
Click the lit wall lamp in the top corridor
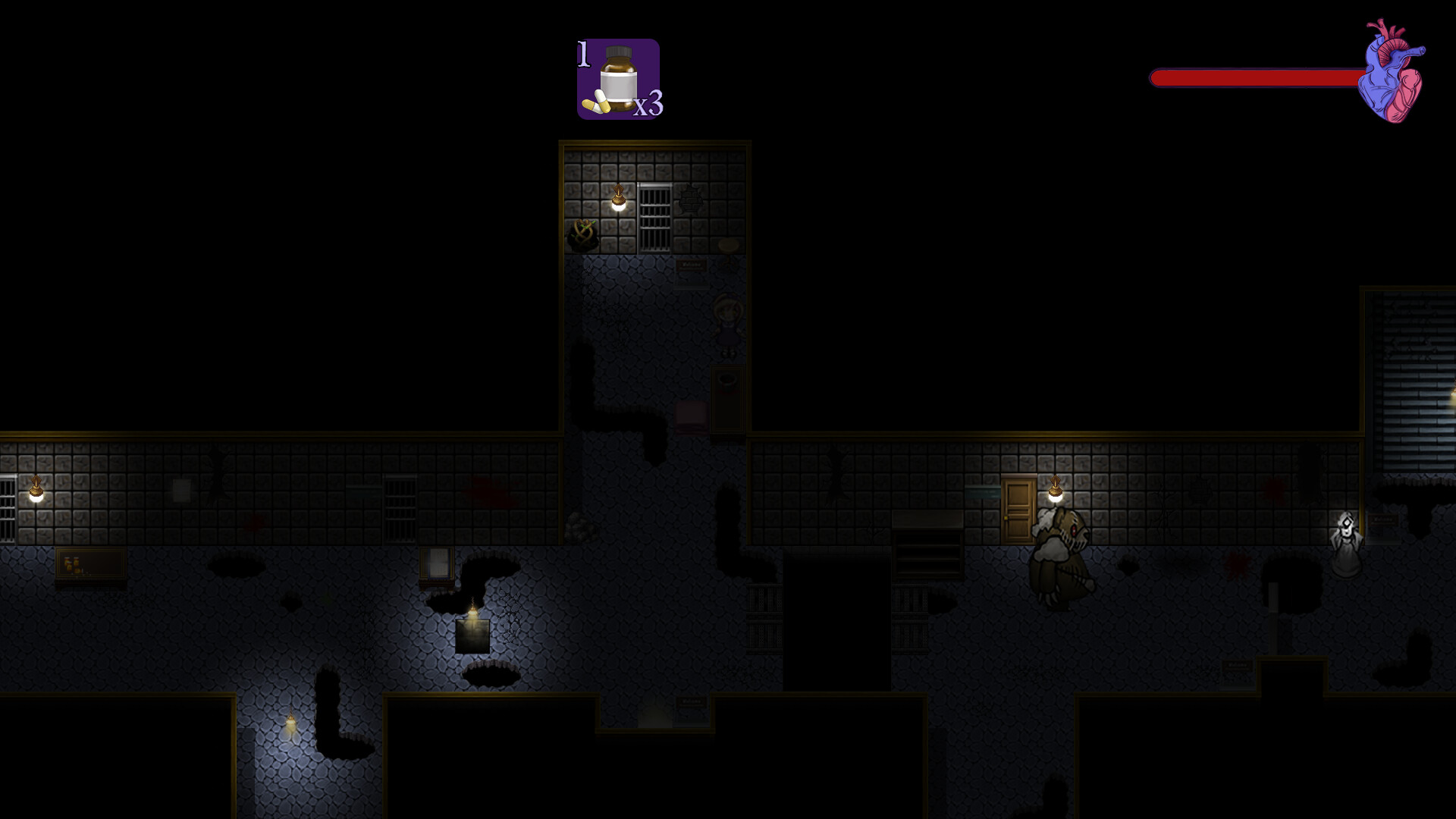pos(620,199)
